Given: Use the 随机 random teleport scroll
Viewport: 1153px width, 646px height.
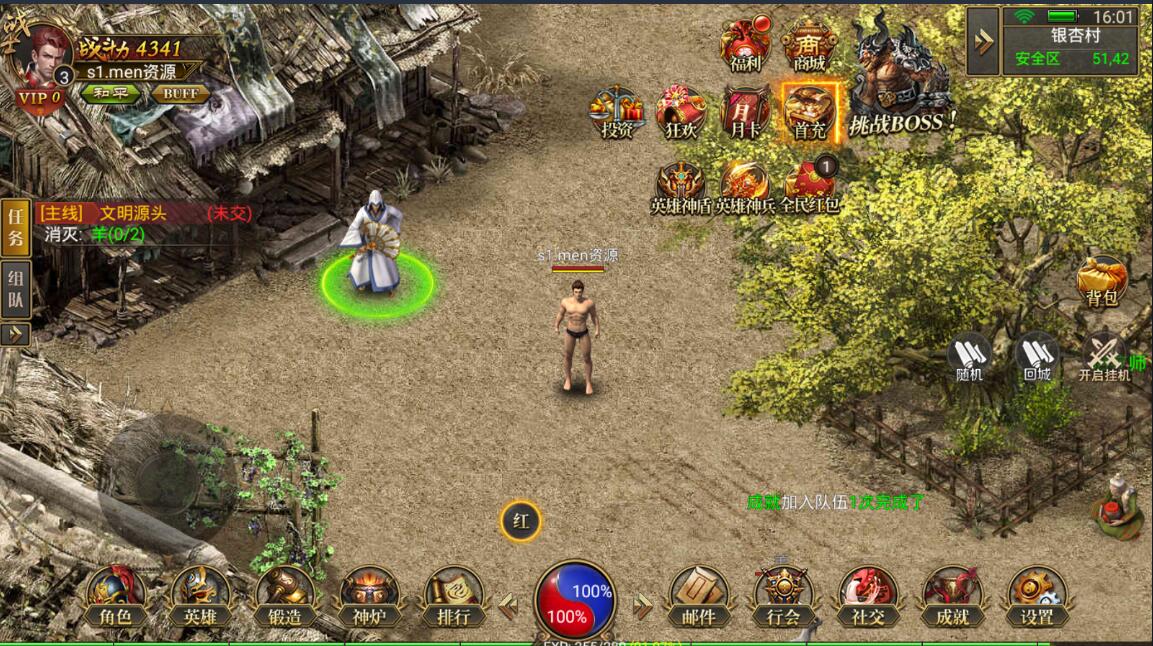Looking at the screenshot, I should tap(969, 357).
